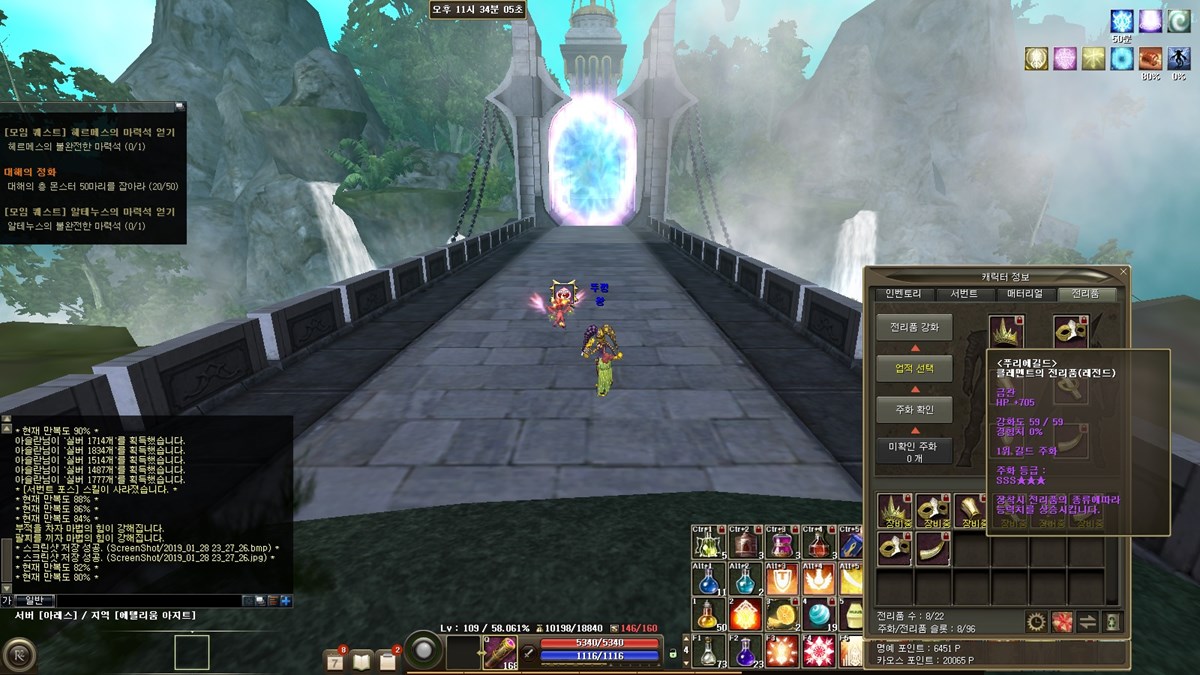Click the round R emblem menu button

pyautogui.click(x=19, y=654)
